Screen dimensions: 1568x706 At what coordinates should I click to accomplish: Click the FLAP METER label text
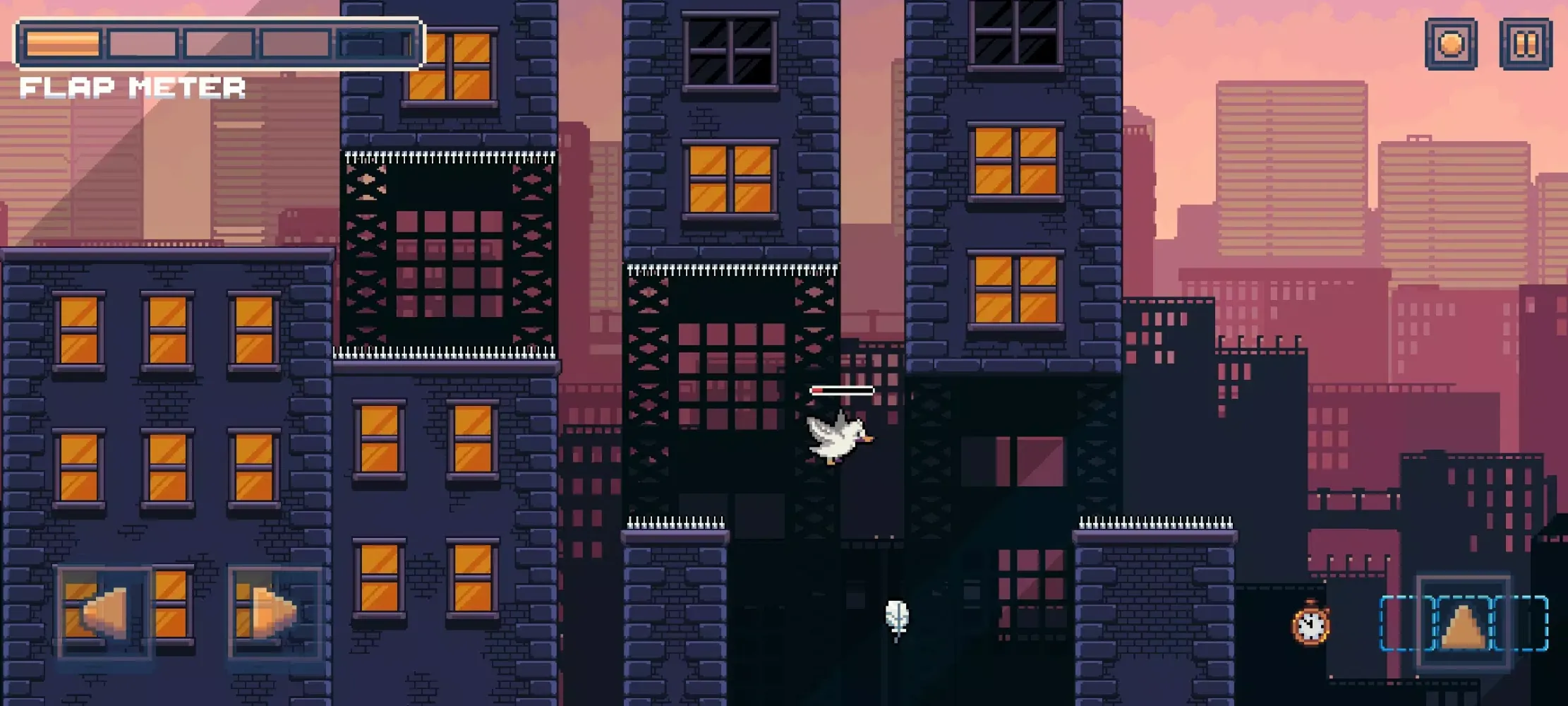[x=134, y=87]
